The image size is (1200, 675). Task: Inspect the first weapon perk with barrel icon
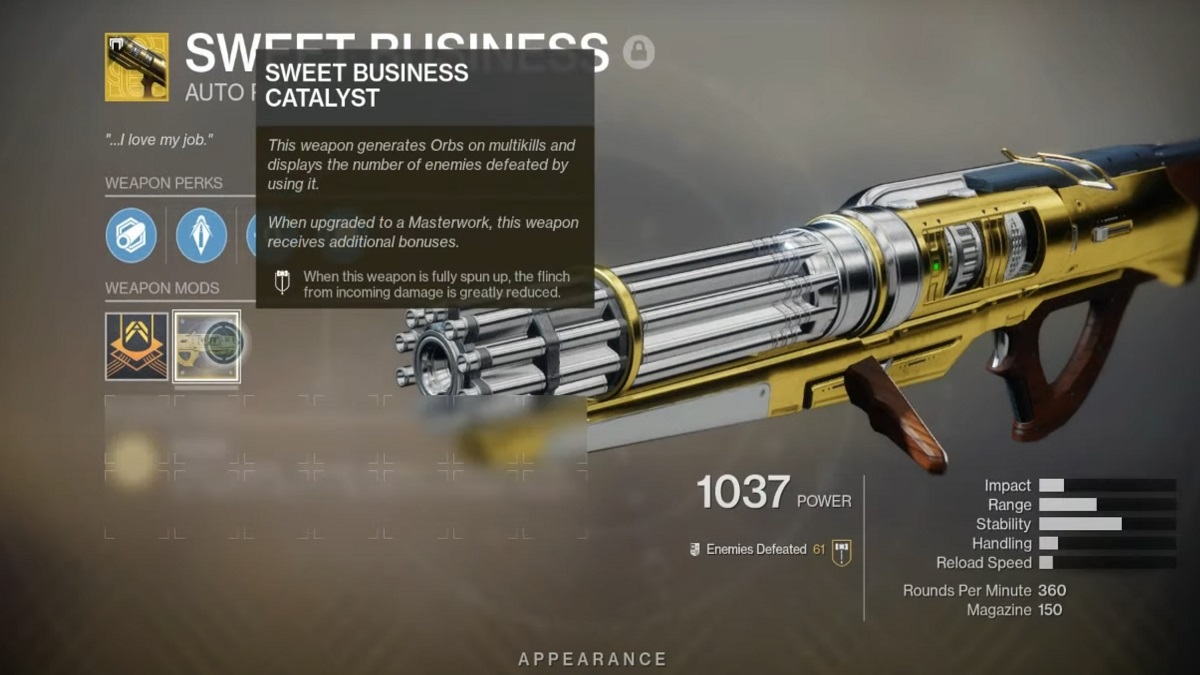[x=131, y=235]
